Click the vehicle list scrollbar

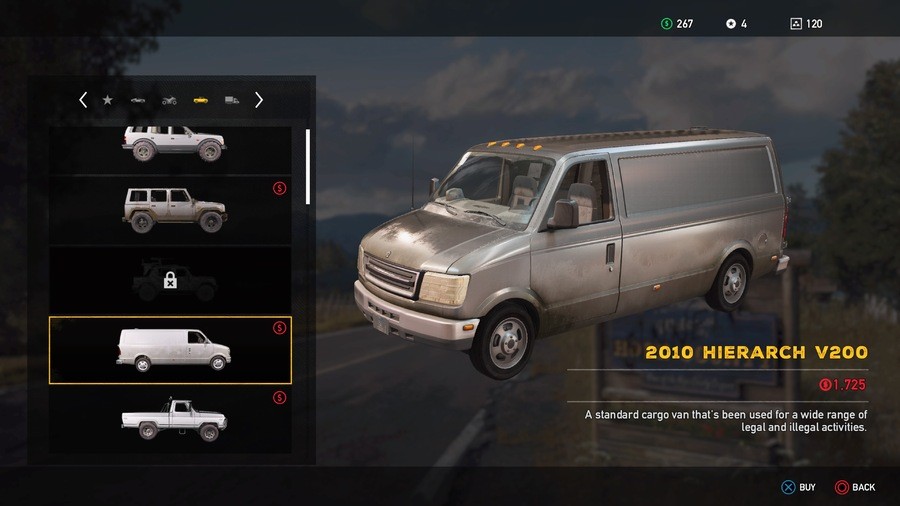308,166
